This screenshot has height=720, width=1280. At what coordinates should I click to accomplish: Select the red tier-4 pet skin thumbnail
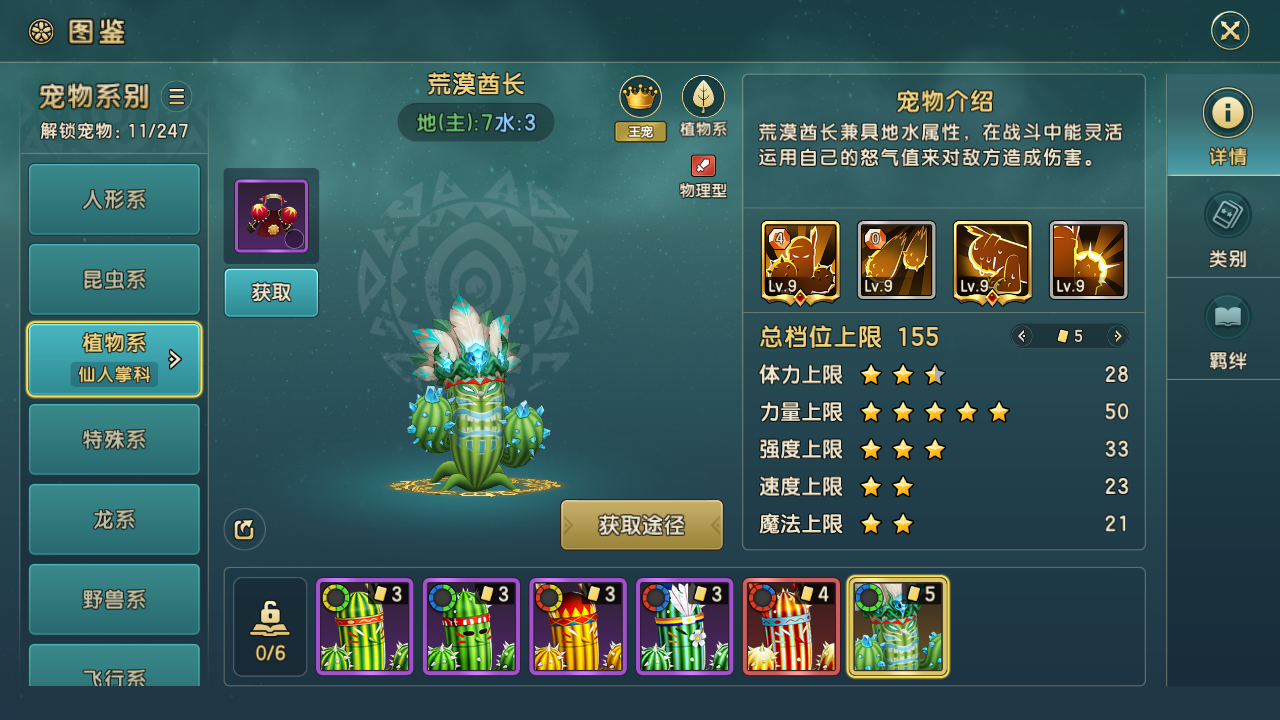pos(791,627)
